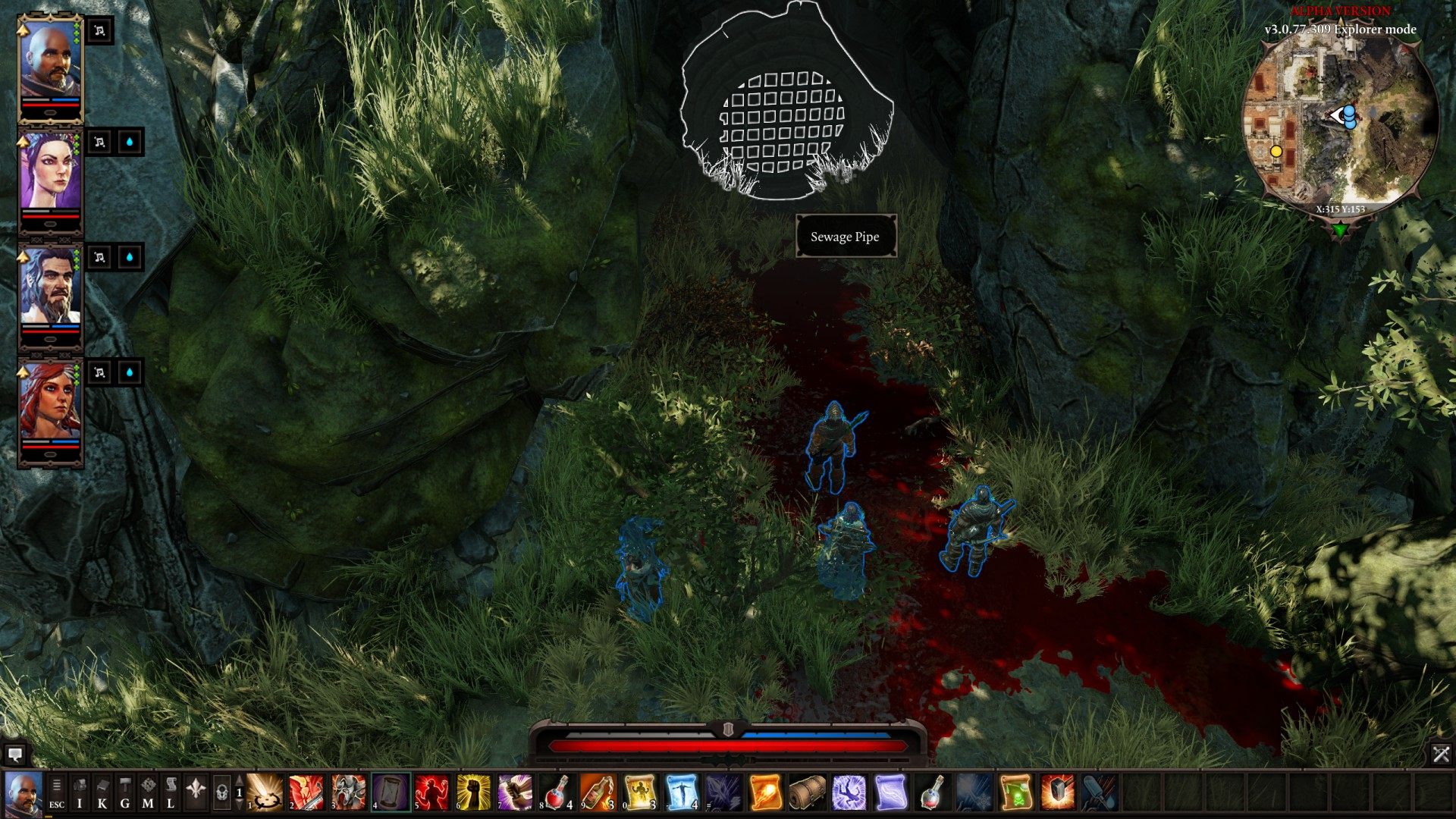
Task: Toggle the hotbar lock icon
Action: pos(221,793)
